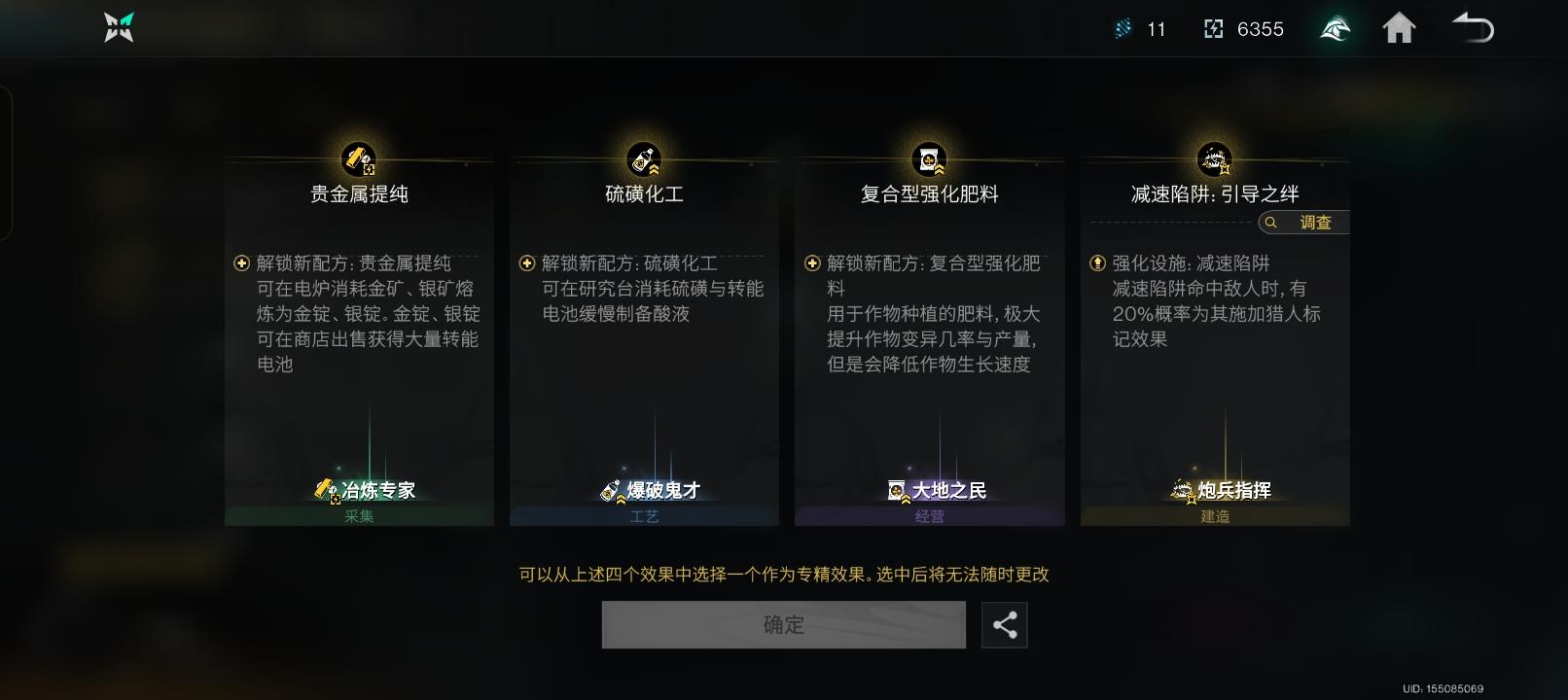Open the share panel
The image size is (1568, 700).
coord(1005,624)
